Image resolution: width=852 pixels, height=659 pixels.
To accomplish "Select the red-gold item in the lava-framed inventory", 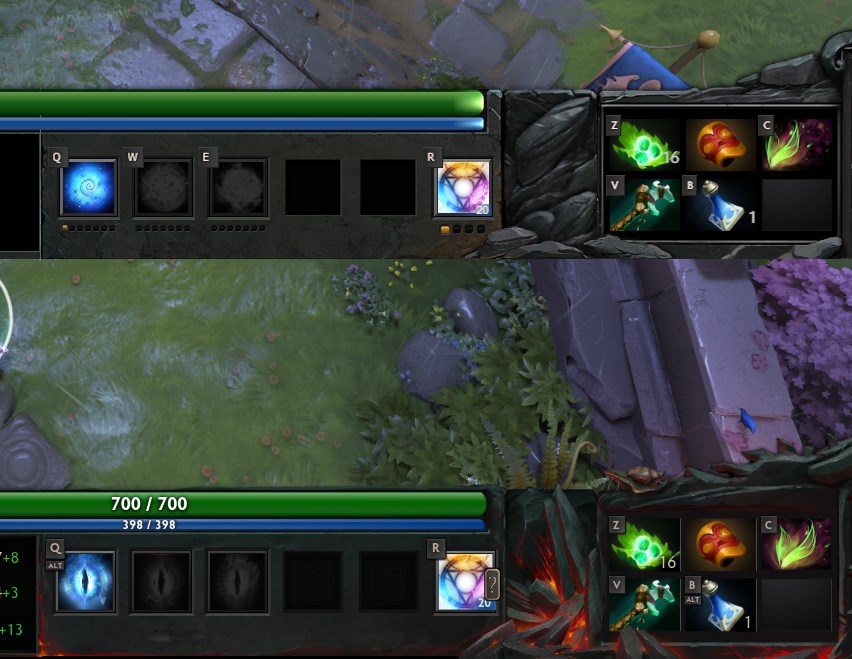I will click(720, 544).
